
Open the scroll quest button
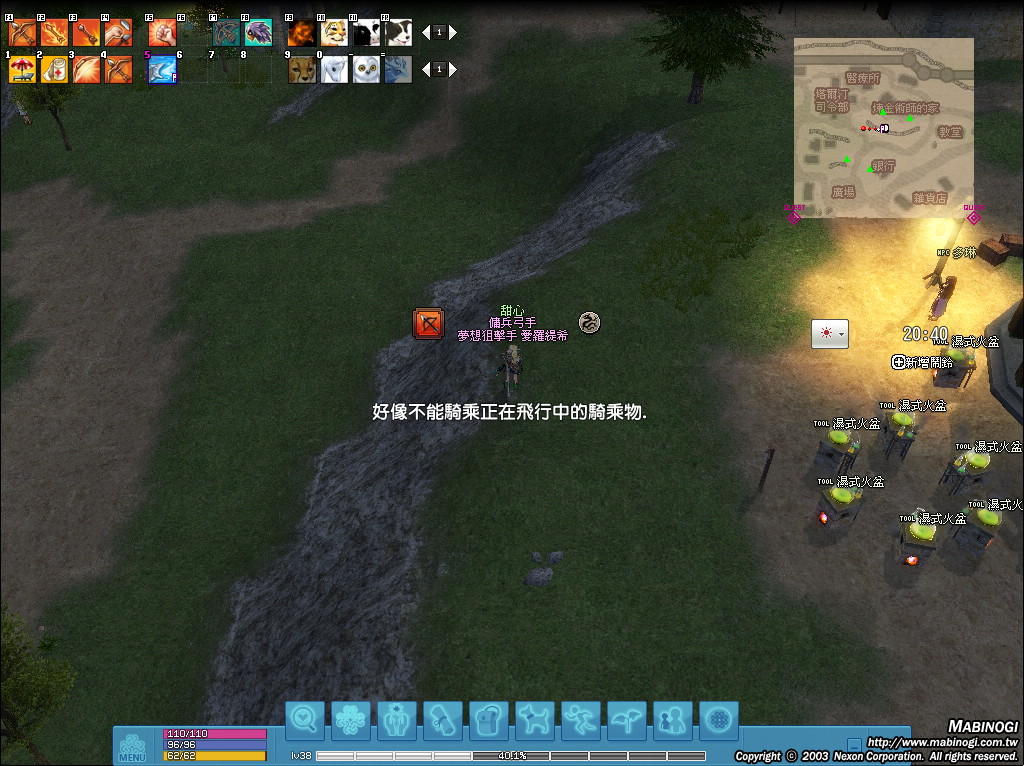click(x=443, y=720)
